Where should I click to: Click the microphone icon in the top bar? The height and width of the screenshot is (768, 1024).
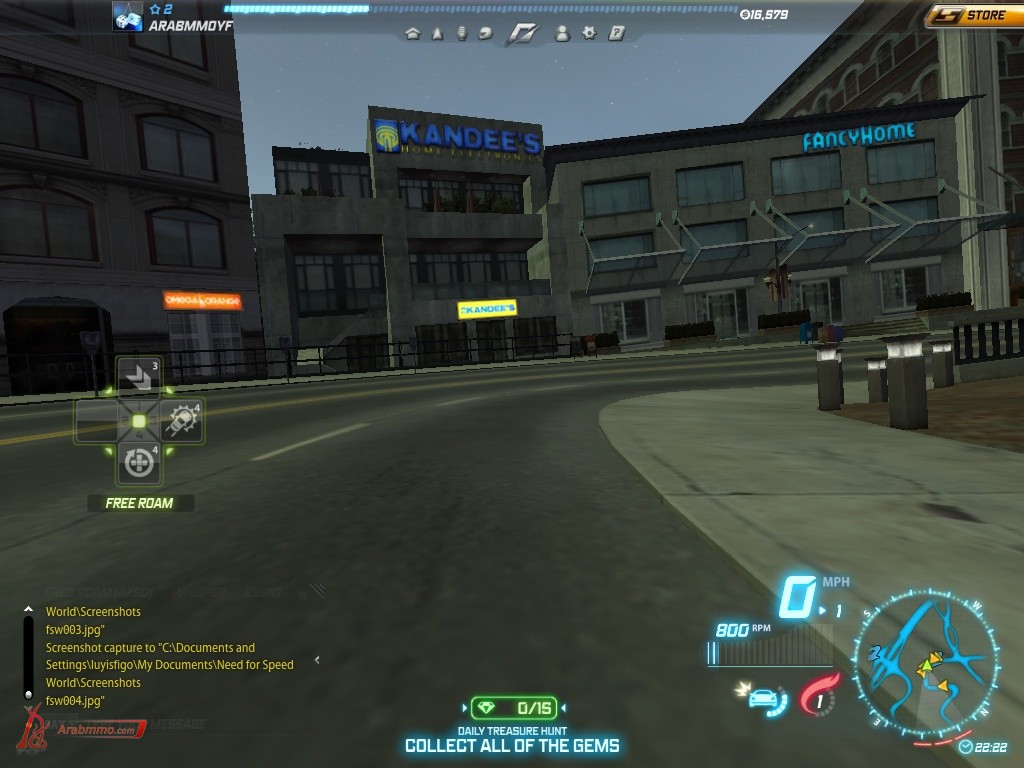(462, 33)
